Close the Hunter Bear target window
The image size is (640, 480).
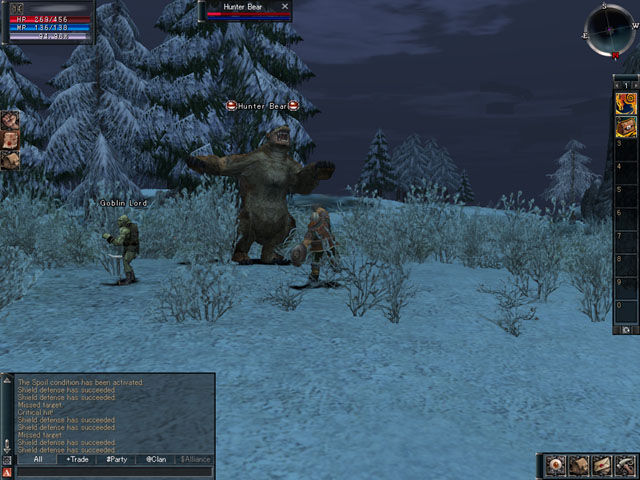285,7
